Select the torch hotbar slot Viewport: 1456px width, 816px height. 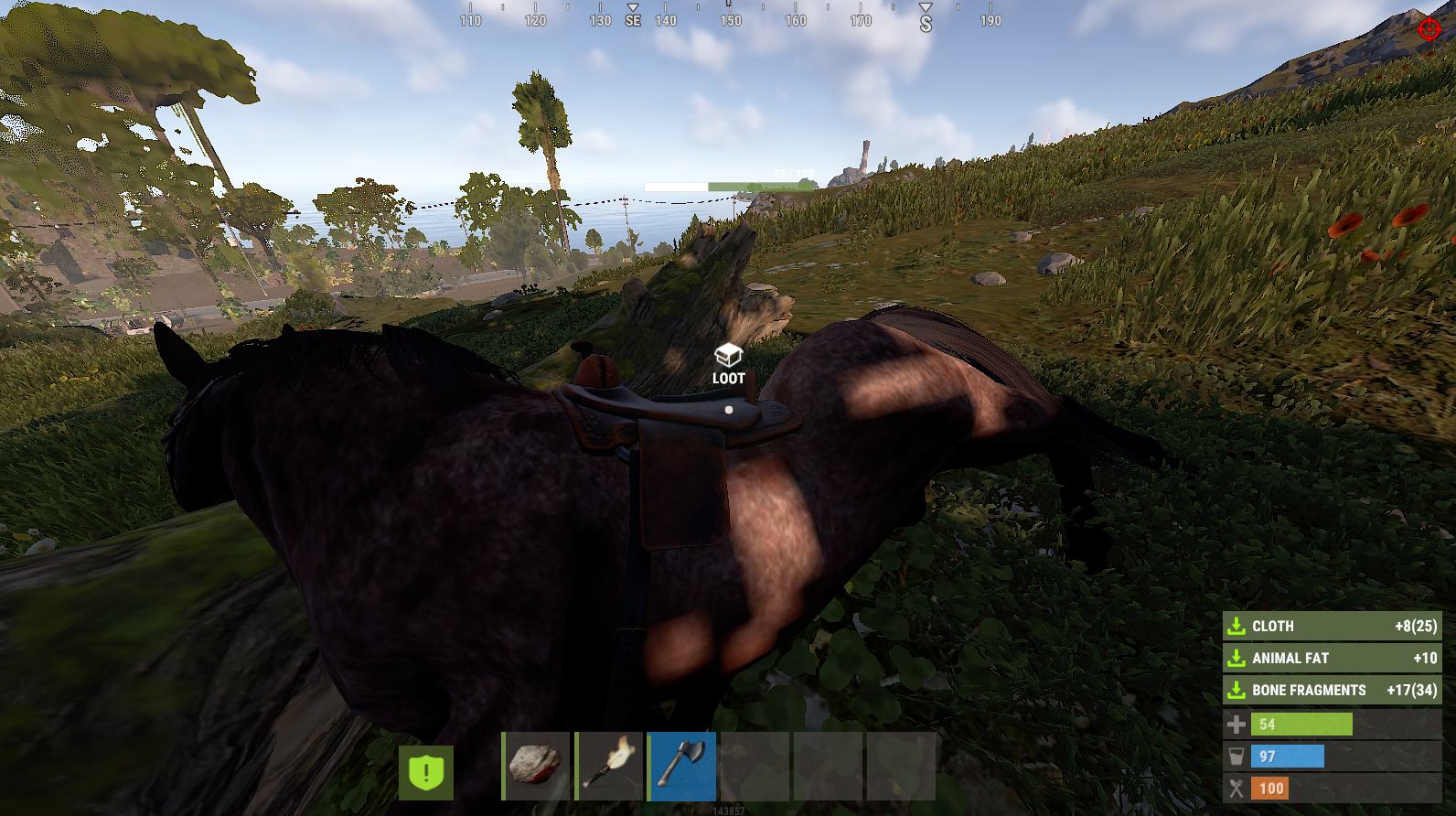pyautogui.click(x=609, y=766)
